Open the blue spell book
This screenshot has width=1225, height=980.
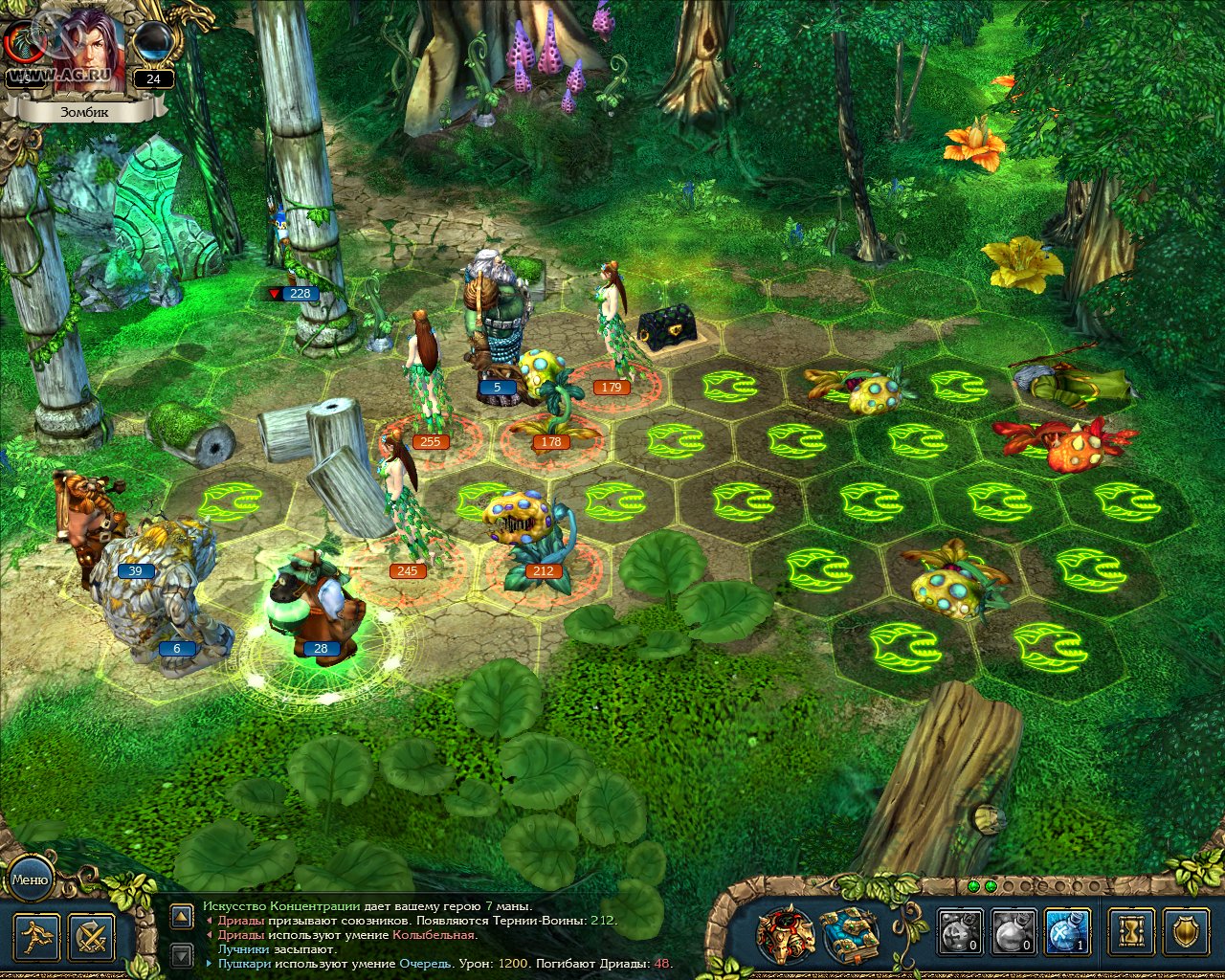pyautogui.click(x=849, y=933)
